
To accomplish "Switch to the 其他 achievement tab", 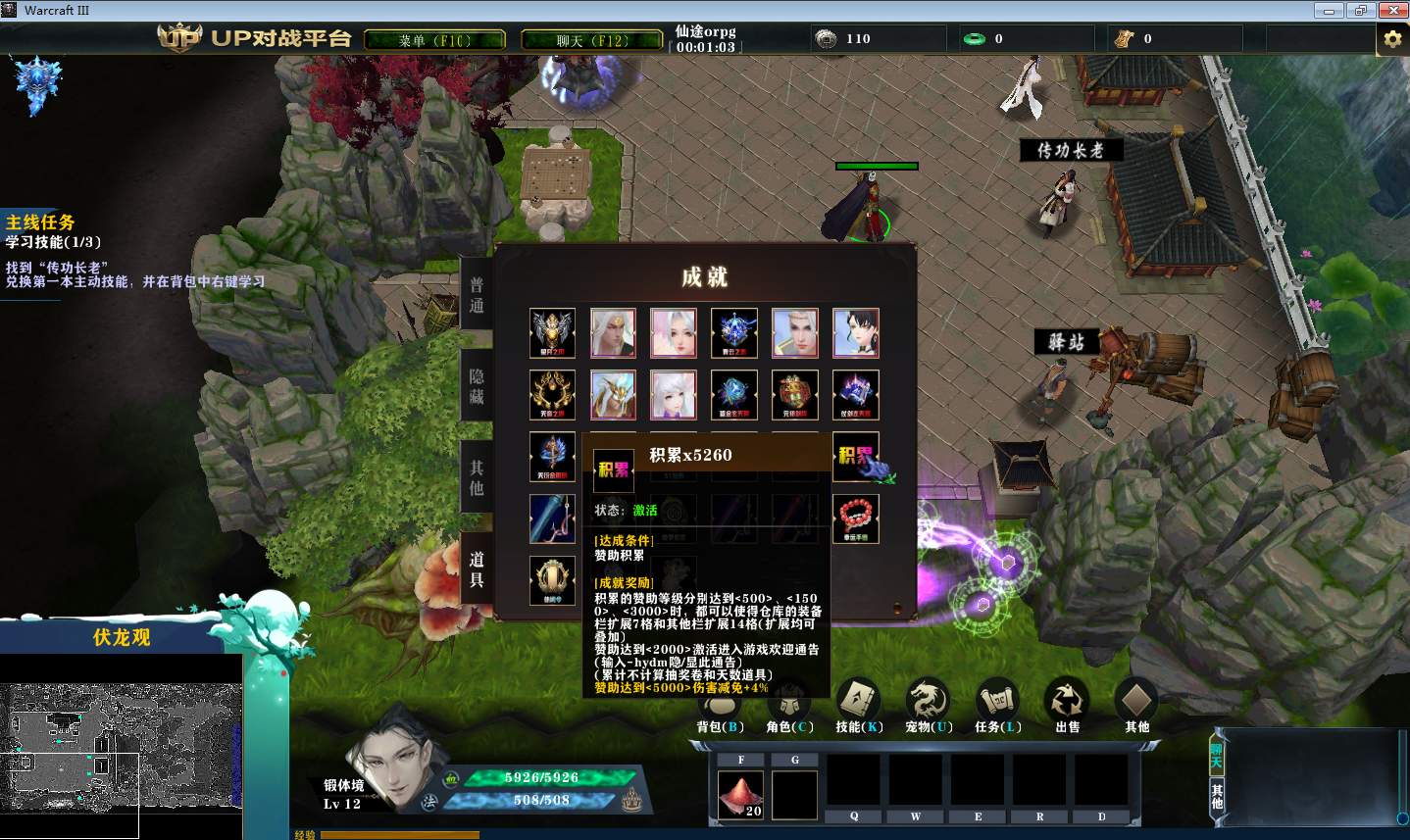I will (x=477, y=477).
